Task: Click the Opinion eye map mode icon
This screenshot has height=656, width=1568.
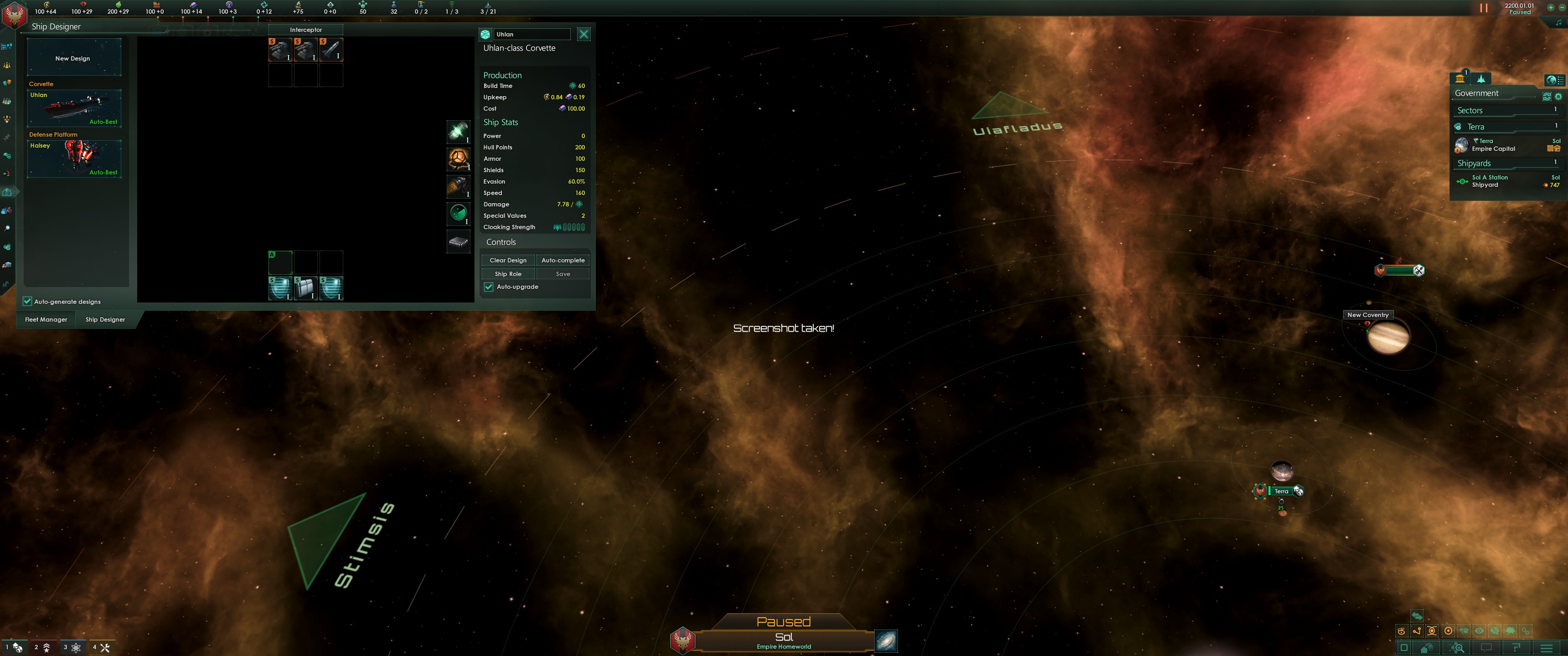Action: [1479, 631]
